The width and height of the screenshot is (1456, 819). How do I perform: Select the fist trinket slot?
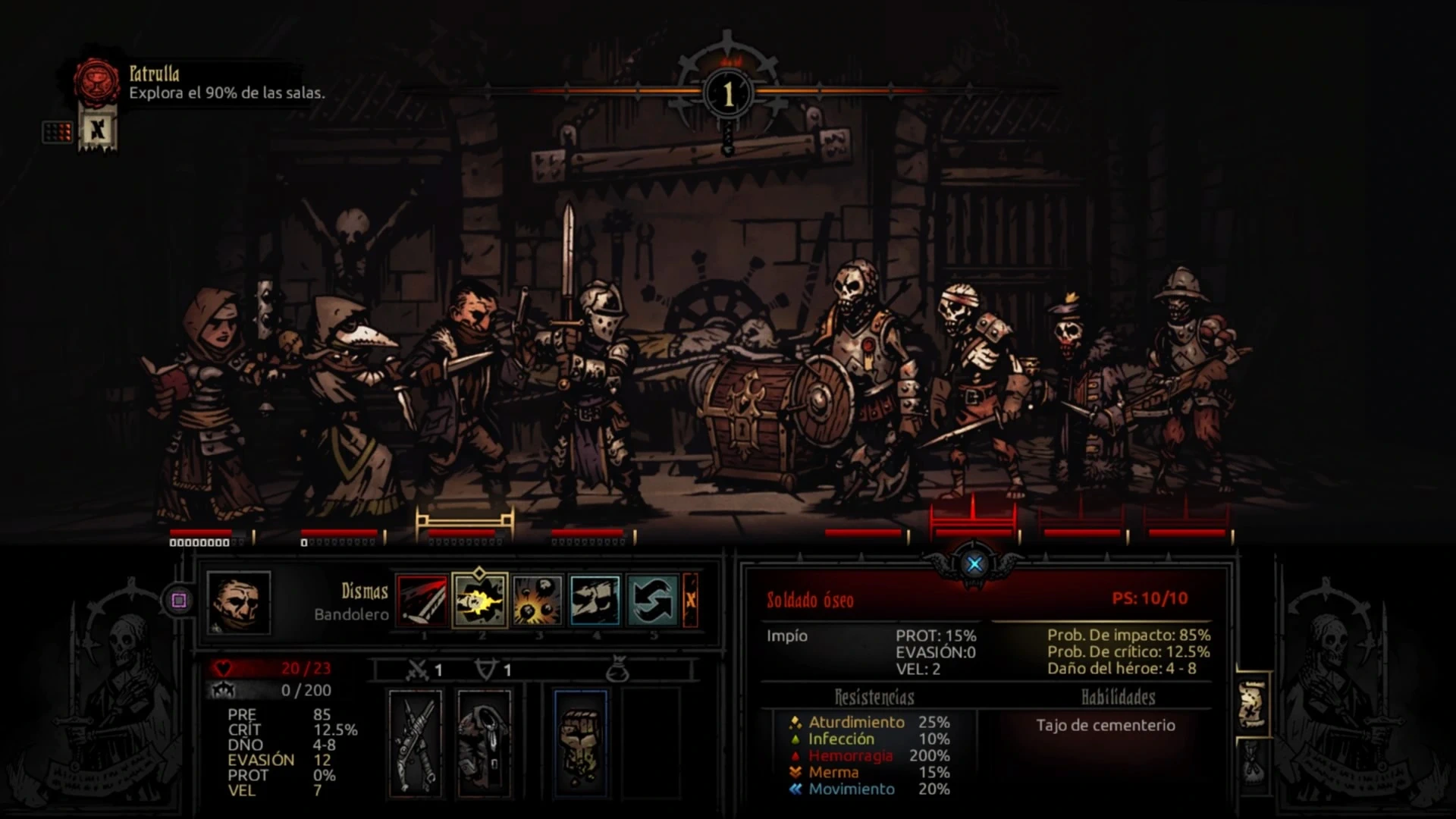[581, 743]
